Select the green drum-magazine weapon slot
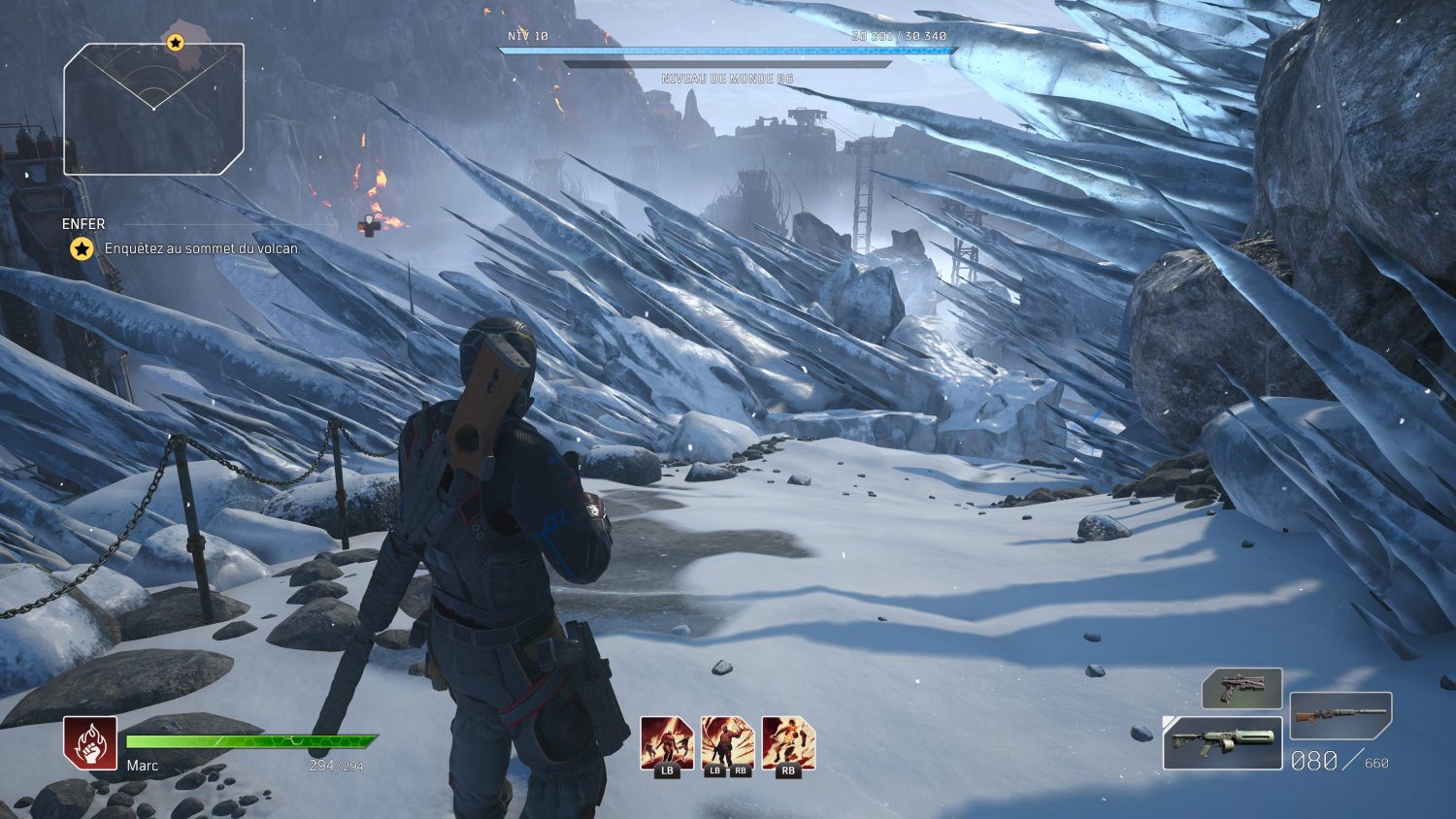 coord(1222,742)
